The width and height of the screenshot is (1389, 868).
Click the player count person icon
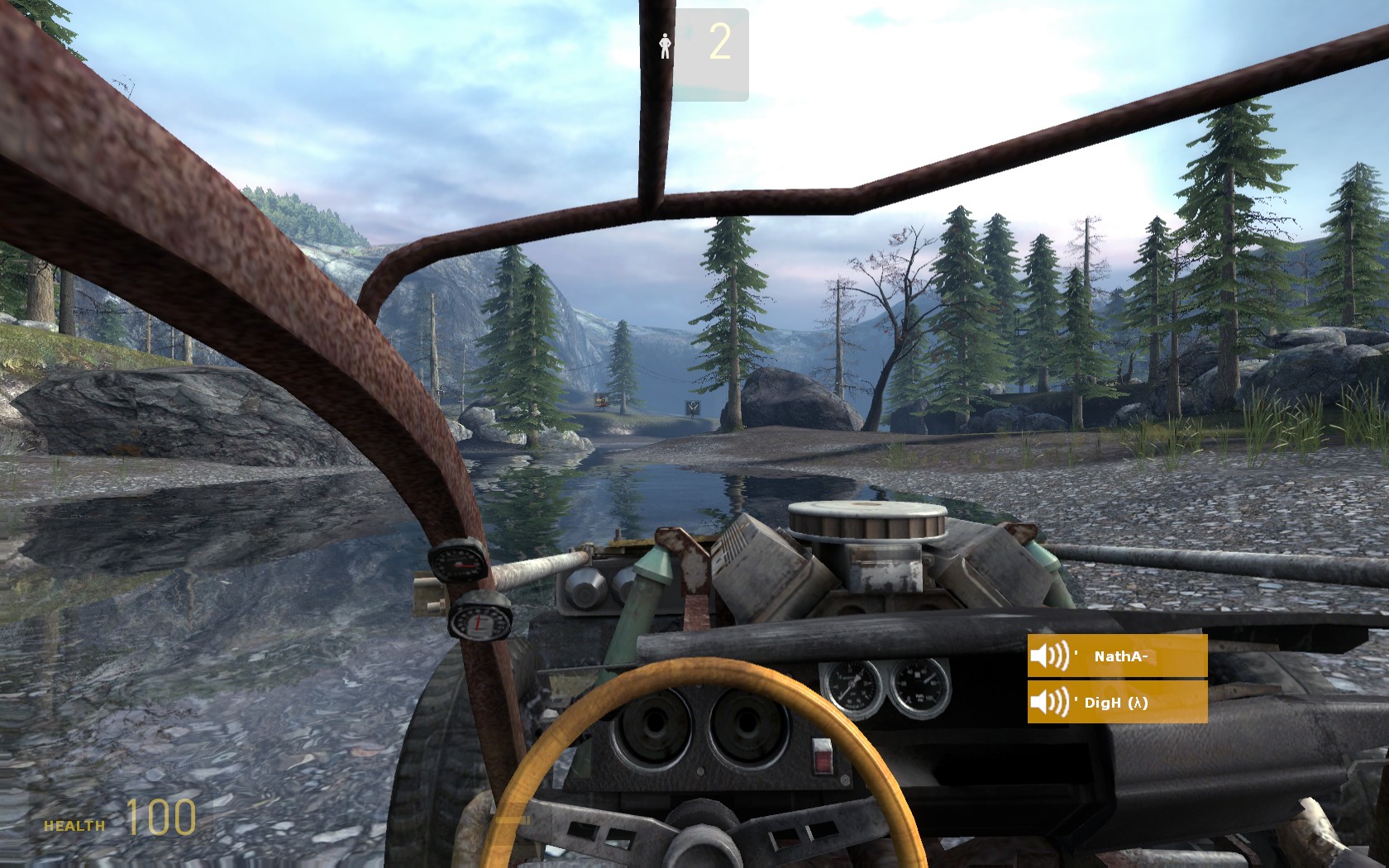[x=665, y=45]
